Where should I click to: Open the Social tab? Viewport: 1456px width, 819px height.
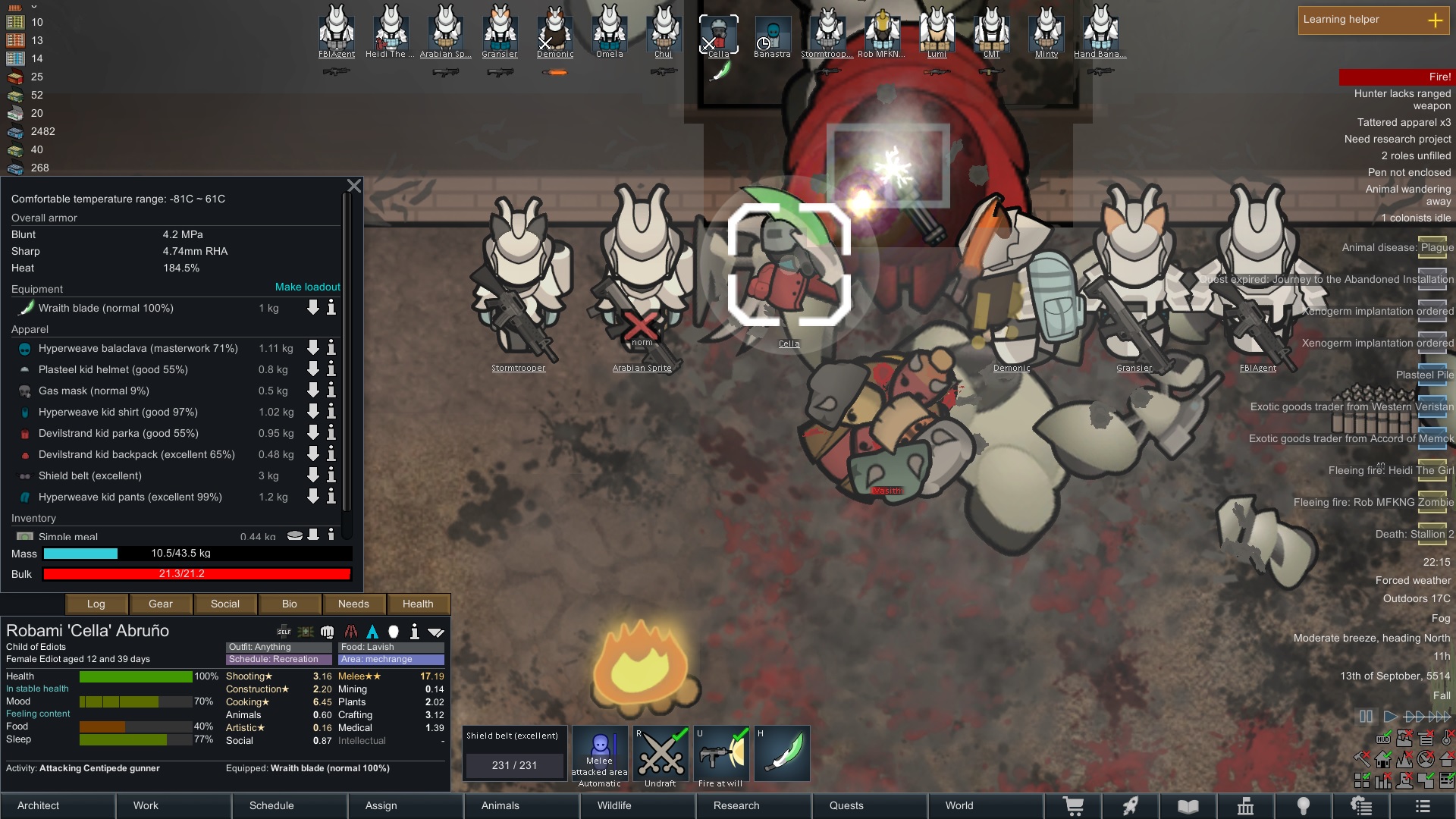coord(224,604)
